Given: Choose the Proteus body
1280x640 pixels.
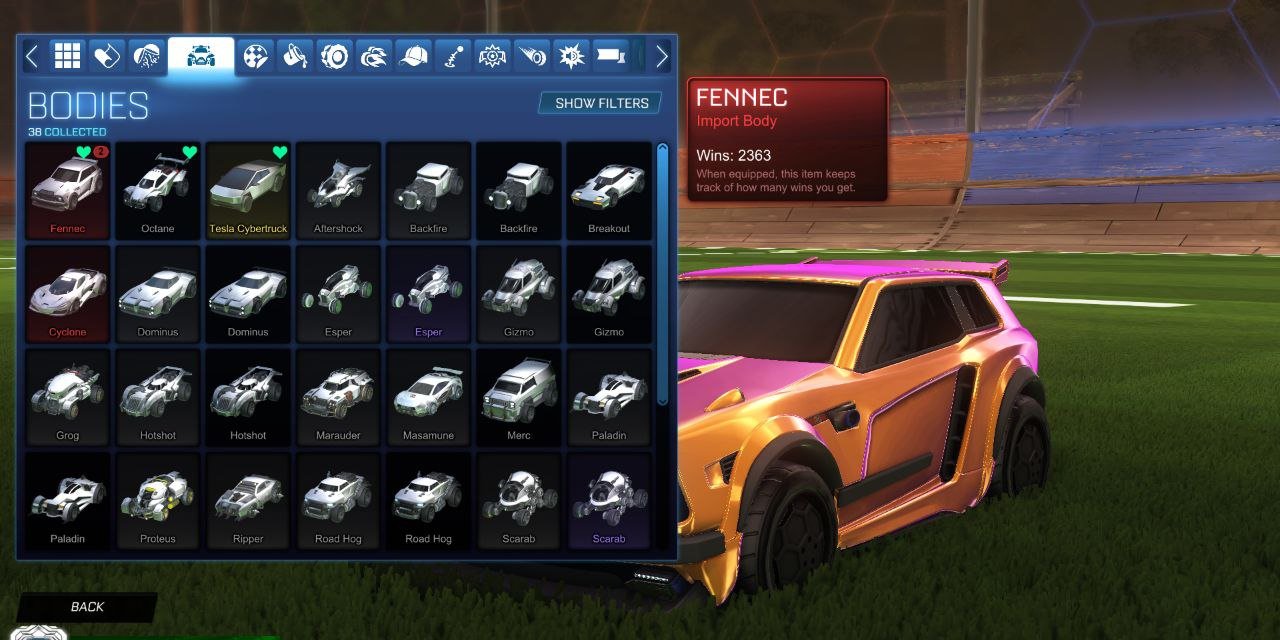Looking at the screenshot, I should coord(158,501).
